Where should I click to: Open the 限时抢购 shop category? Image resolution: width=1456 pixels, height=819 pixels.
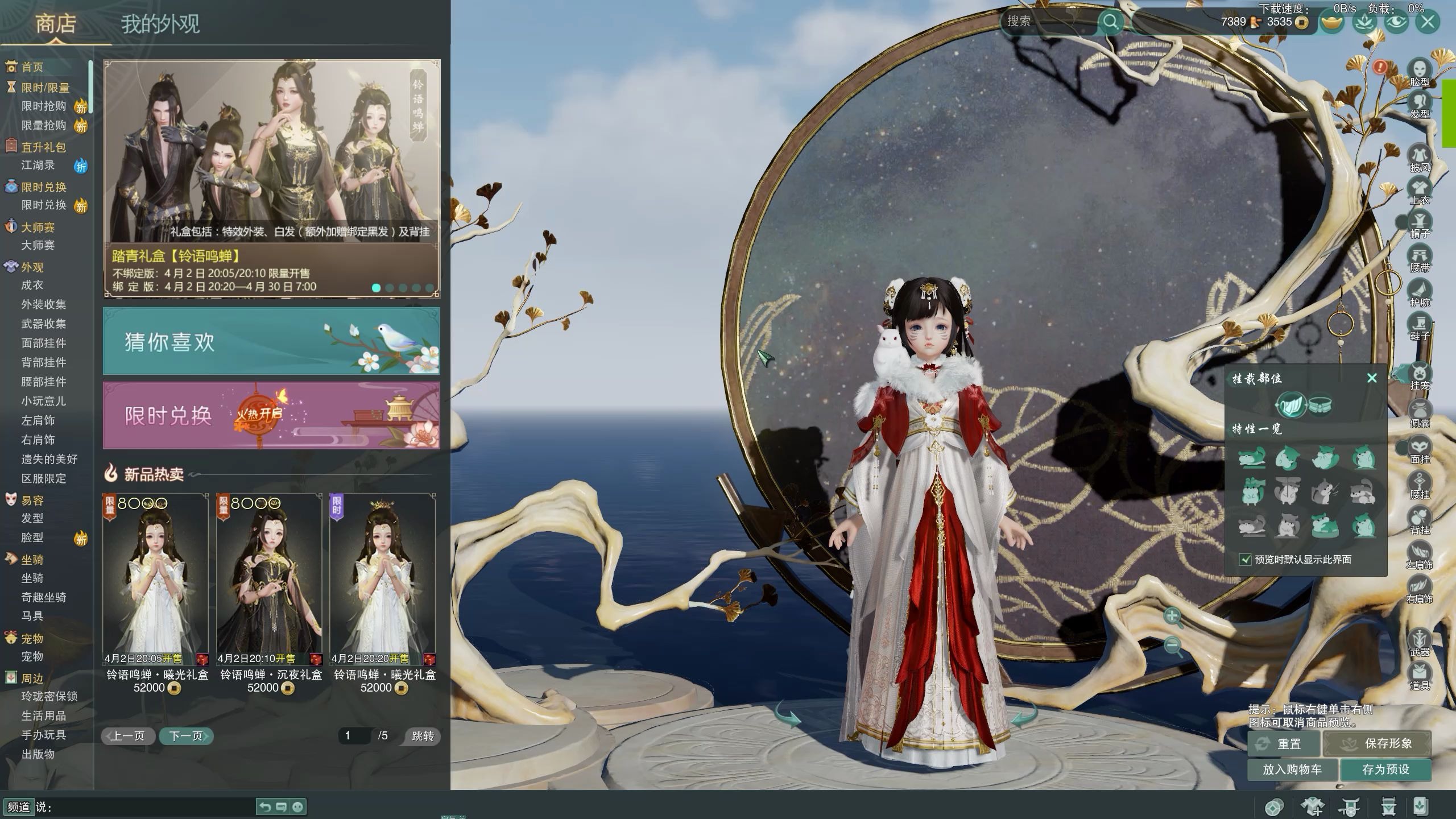point(44,106)
